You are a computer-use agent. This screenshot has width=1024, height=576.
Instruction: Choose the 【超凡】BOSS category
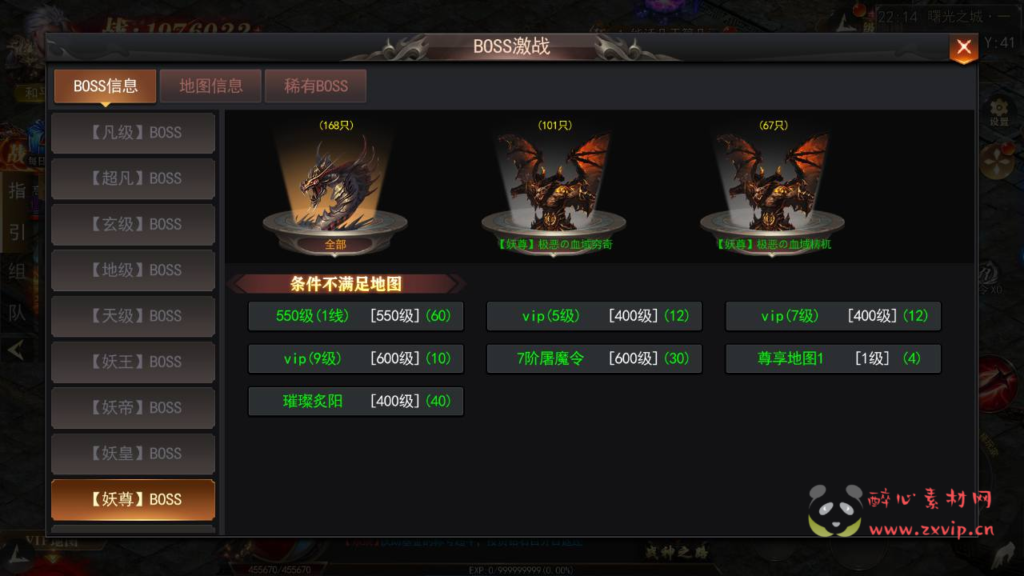(133, 178)
